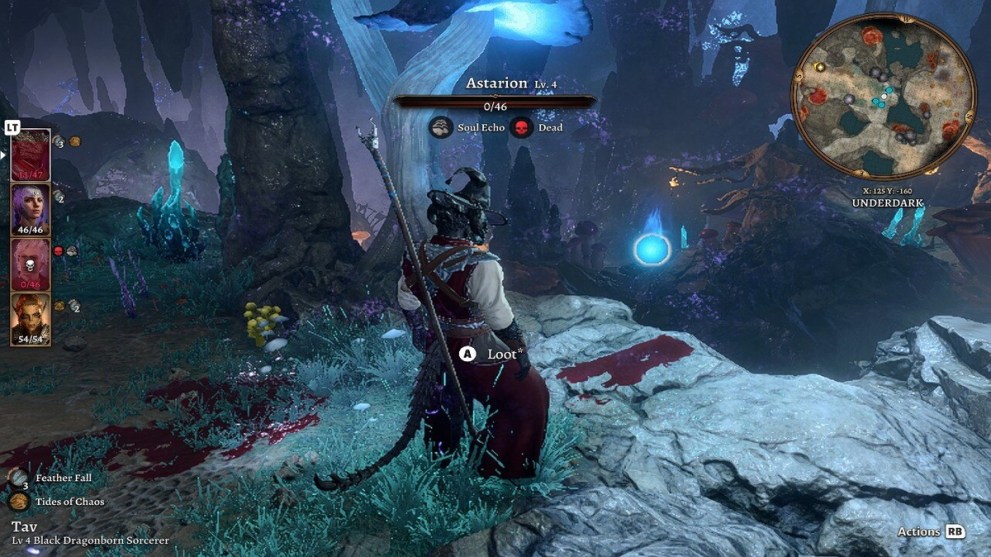Open the Actions menu

[x=931, y=532]
